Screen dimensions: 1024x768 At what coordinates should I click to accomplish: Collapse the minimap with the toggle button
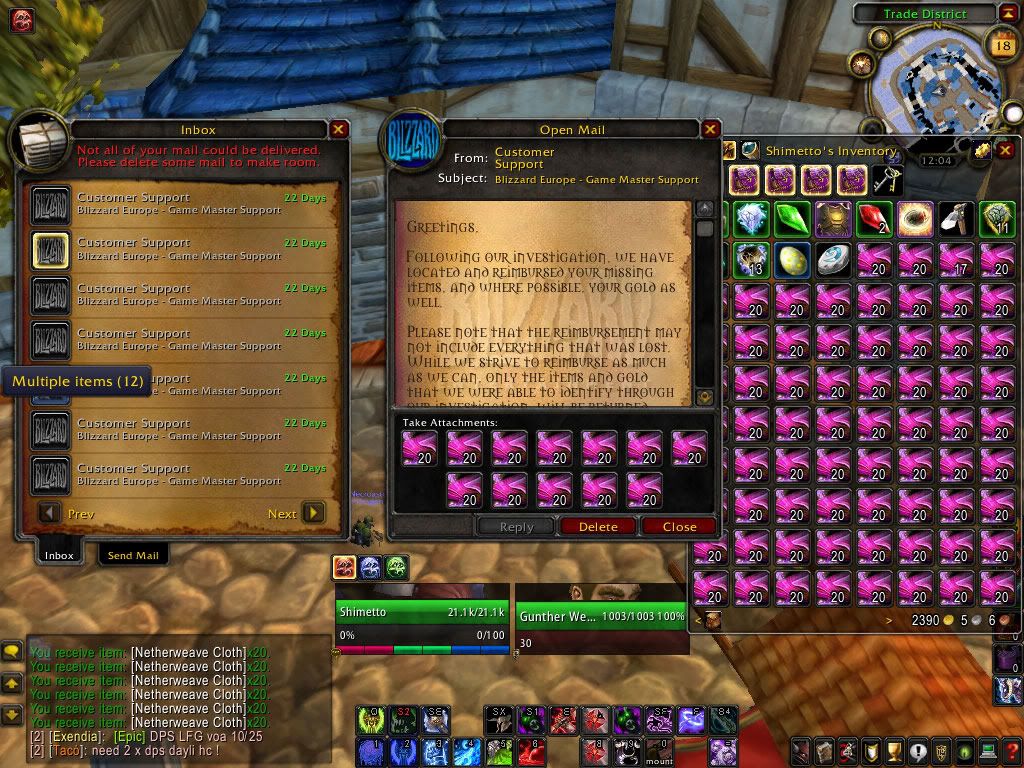[x=1007, y=13]
